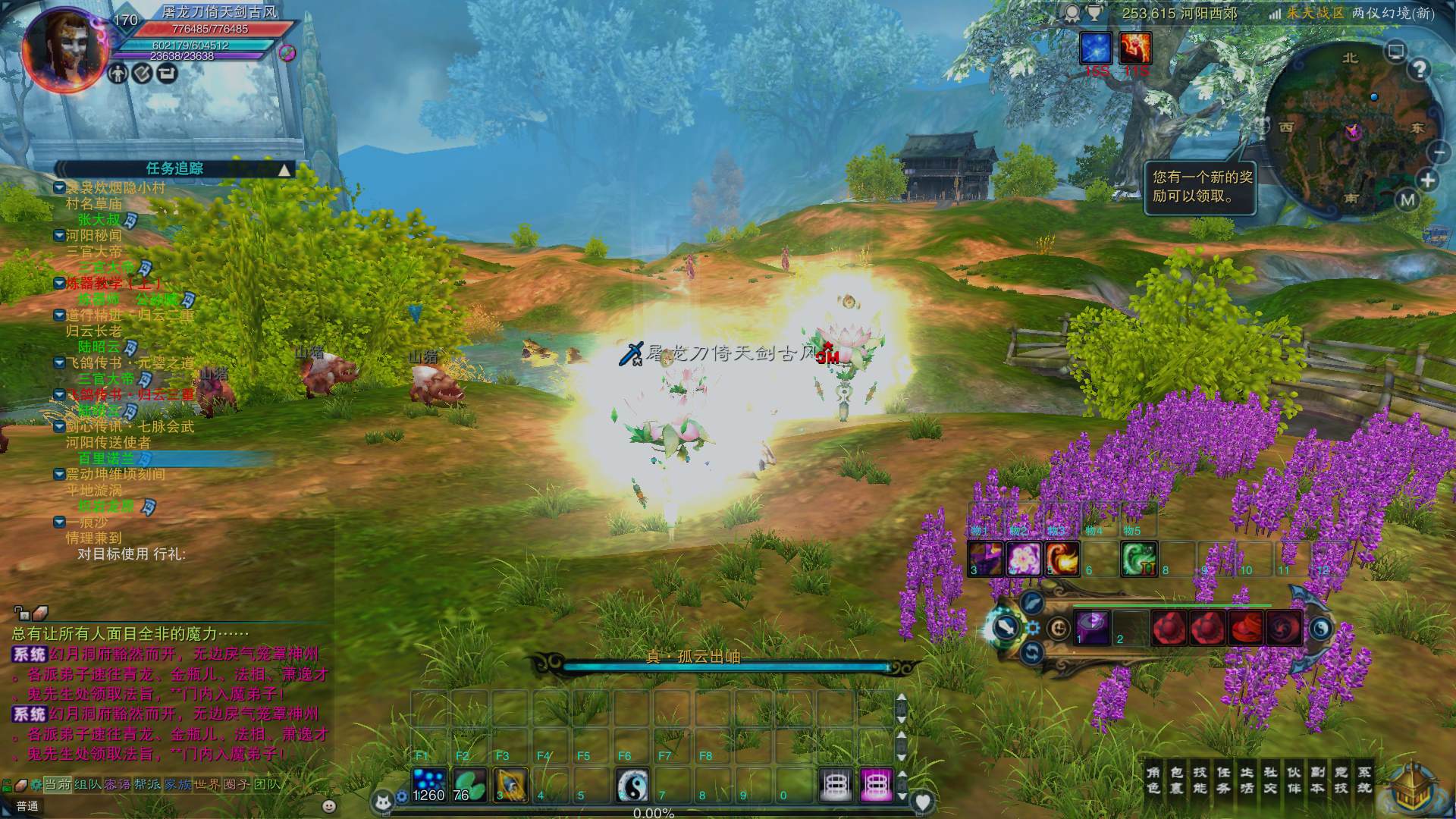Open the 角色 character menu

point(1153,780)
